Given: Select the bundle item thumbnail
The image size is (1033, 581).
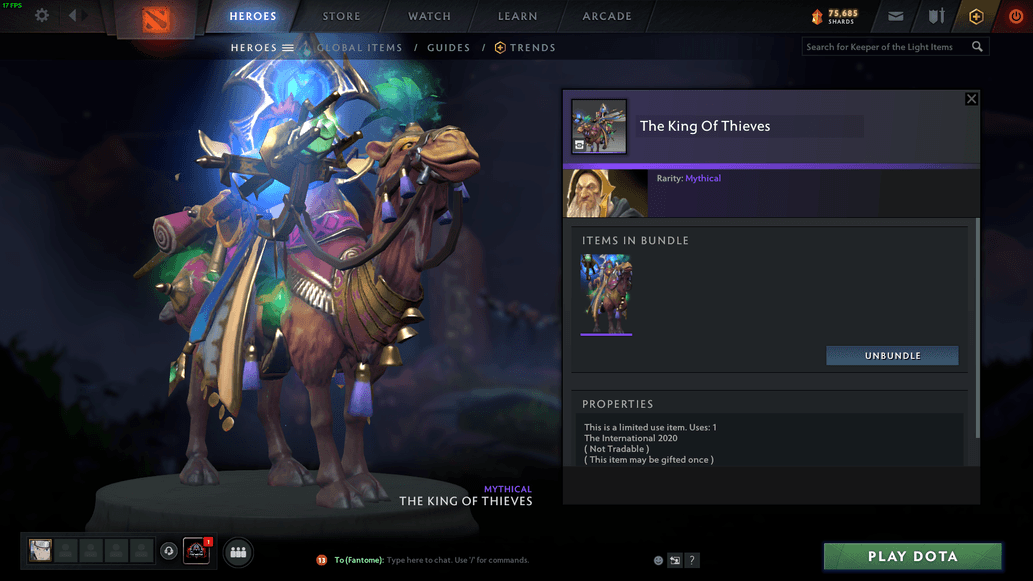Looking at the screenshot, I should click(x=606, y=294).
